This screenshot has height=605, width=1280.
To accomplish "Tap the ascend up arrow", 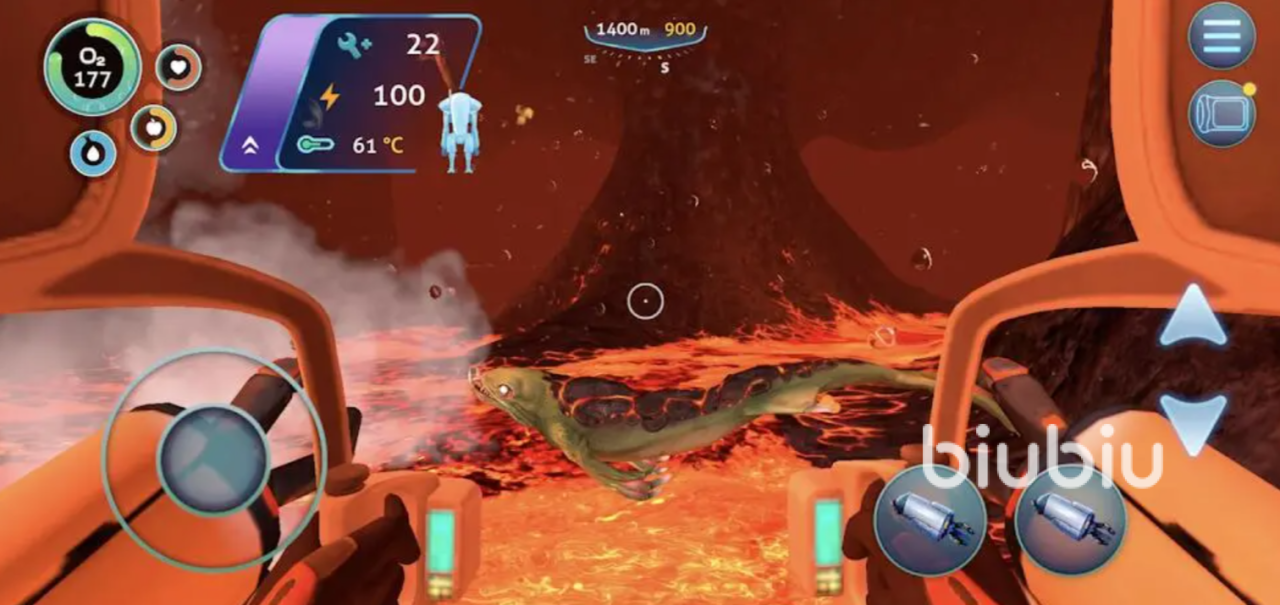I will pyautogui.click(x=1193, y=317).
